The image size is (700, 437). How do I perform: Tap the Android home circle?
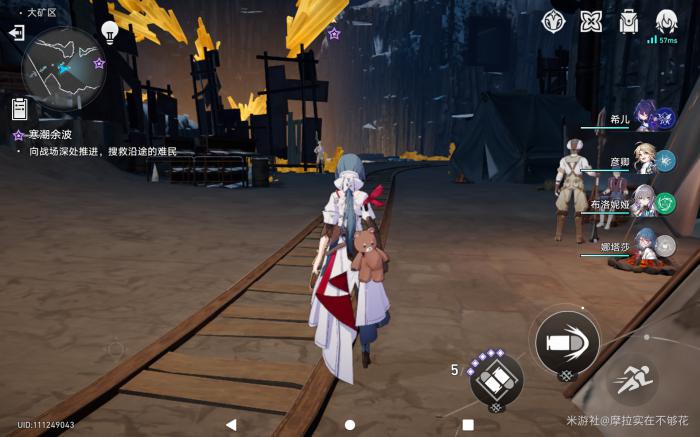click(x=350, y=425)
